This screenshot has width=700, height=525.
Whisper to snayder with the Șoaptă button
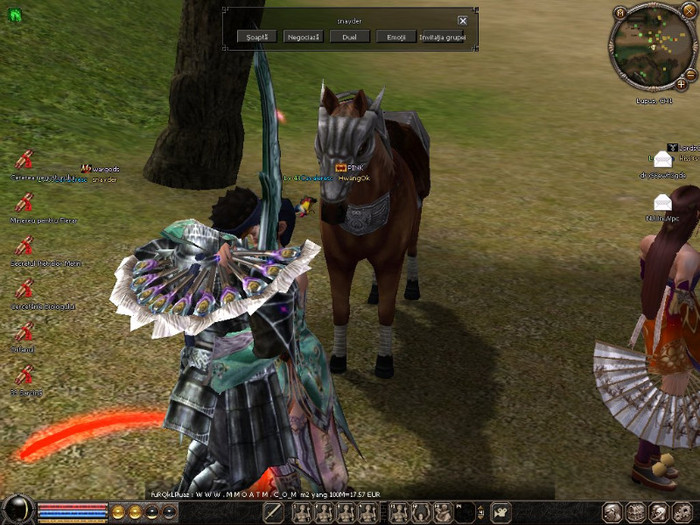257,37
